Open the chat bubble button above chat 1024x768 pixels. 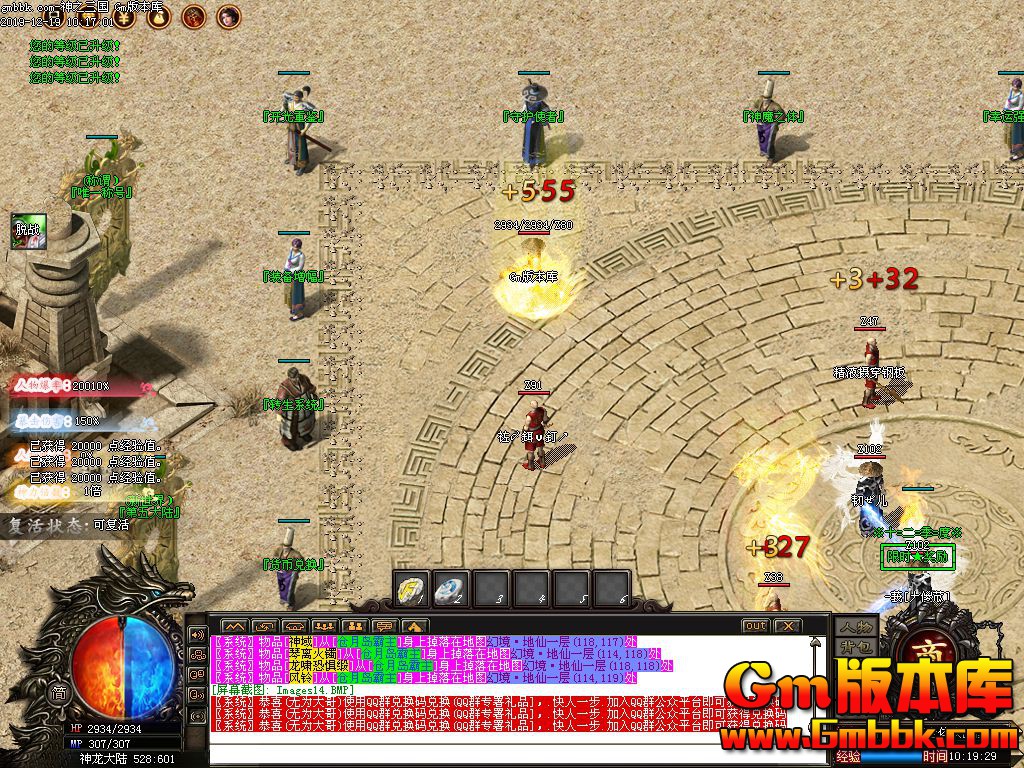(x=384, y=627)
